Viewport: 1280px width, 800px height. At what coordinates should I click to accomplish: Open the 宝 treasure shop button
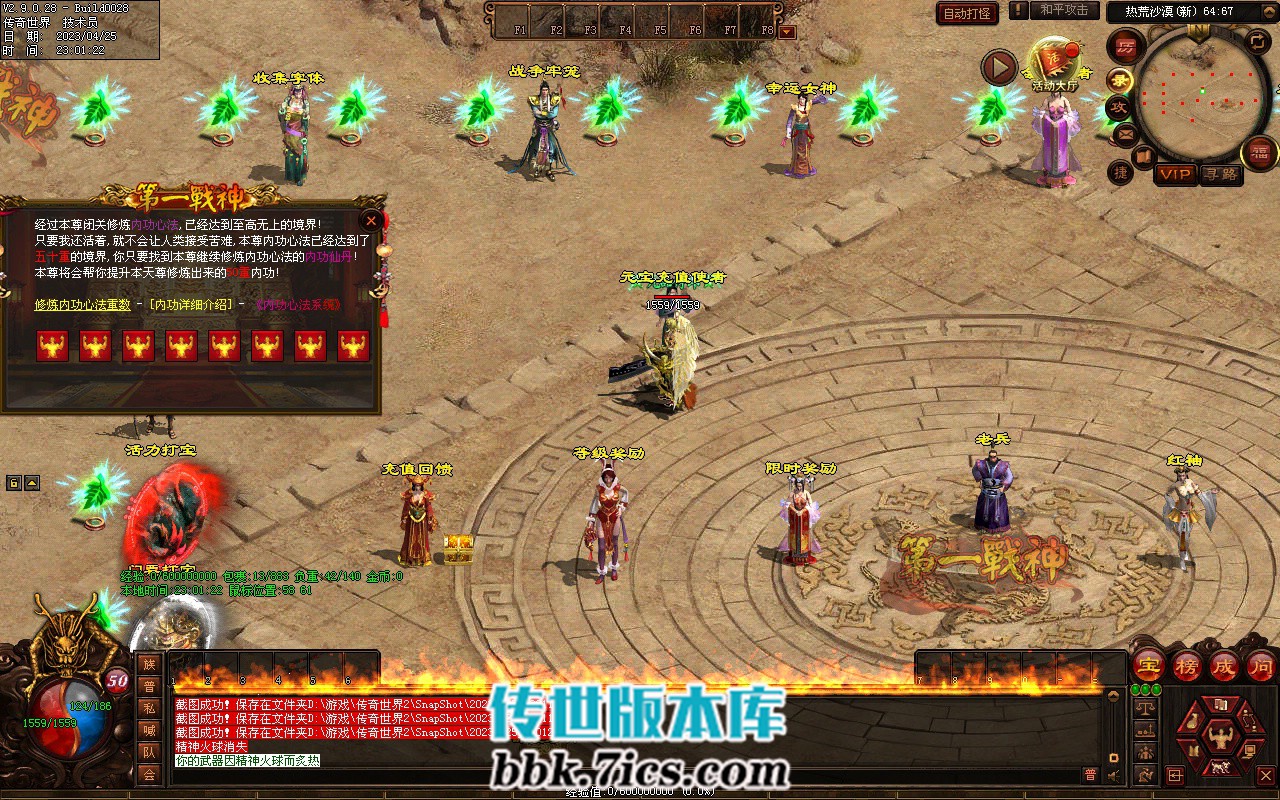coord(1149,666)
